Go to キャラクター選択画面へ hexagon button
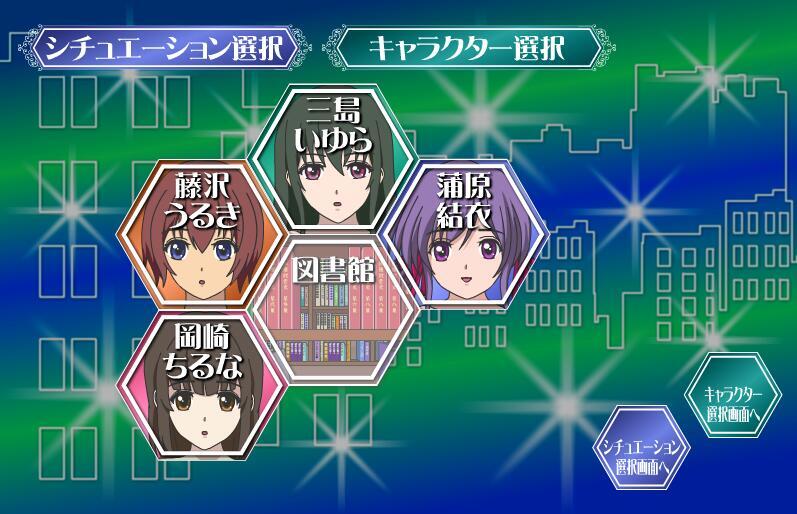This screenshot has width=797, height=514. coord(732,396)
